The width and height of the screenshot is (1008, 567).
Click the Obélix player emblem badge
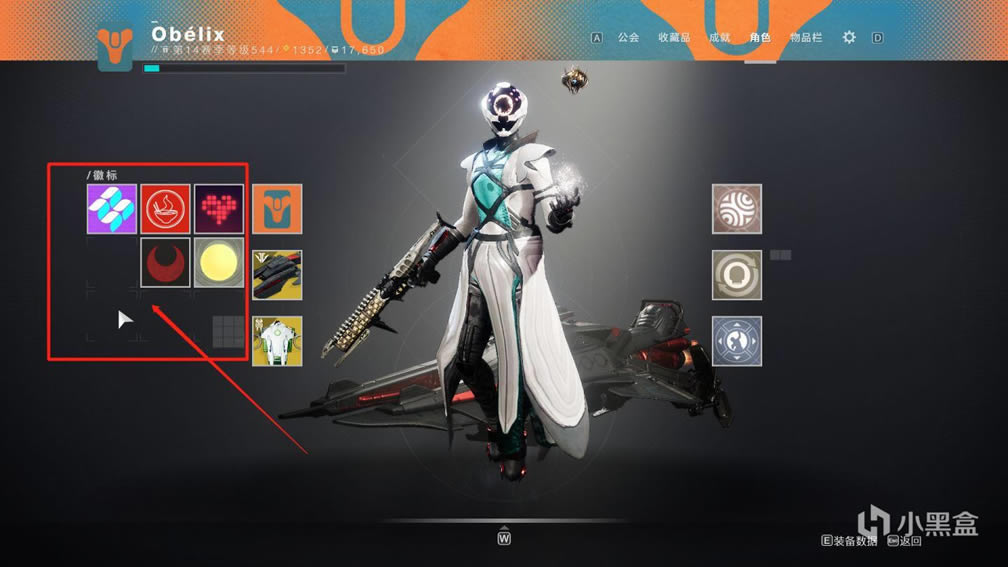tap(116, 47)
